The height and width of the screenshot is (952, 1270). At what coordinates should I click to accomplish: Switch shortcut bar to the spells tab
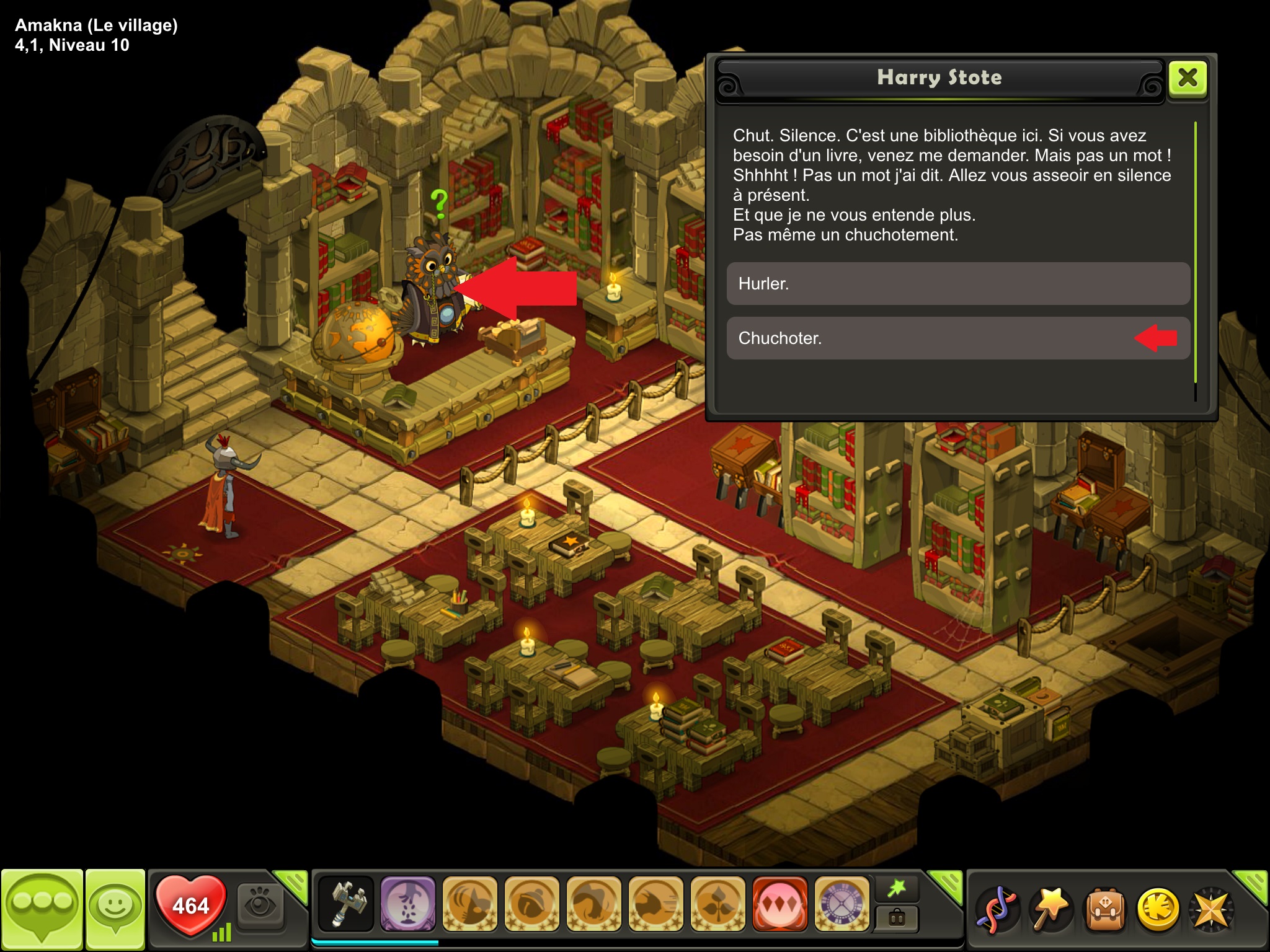point(897,889)
